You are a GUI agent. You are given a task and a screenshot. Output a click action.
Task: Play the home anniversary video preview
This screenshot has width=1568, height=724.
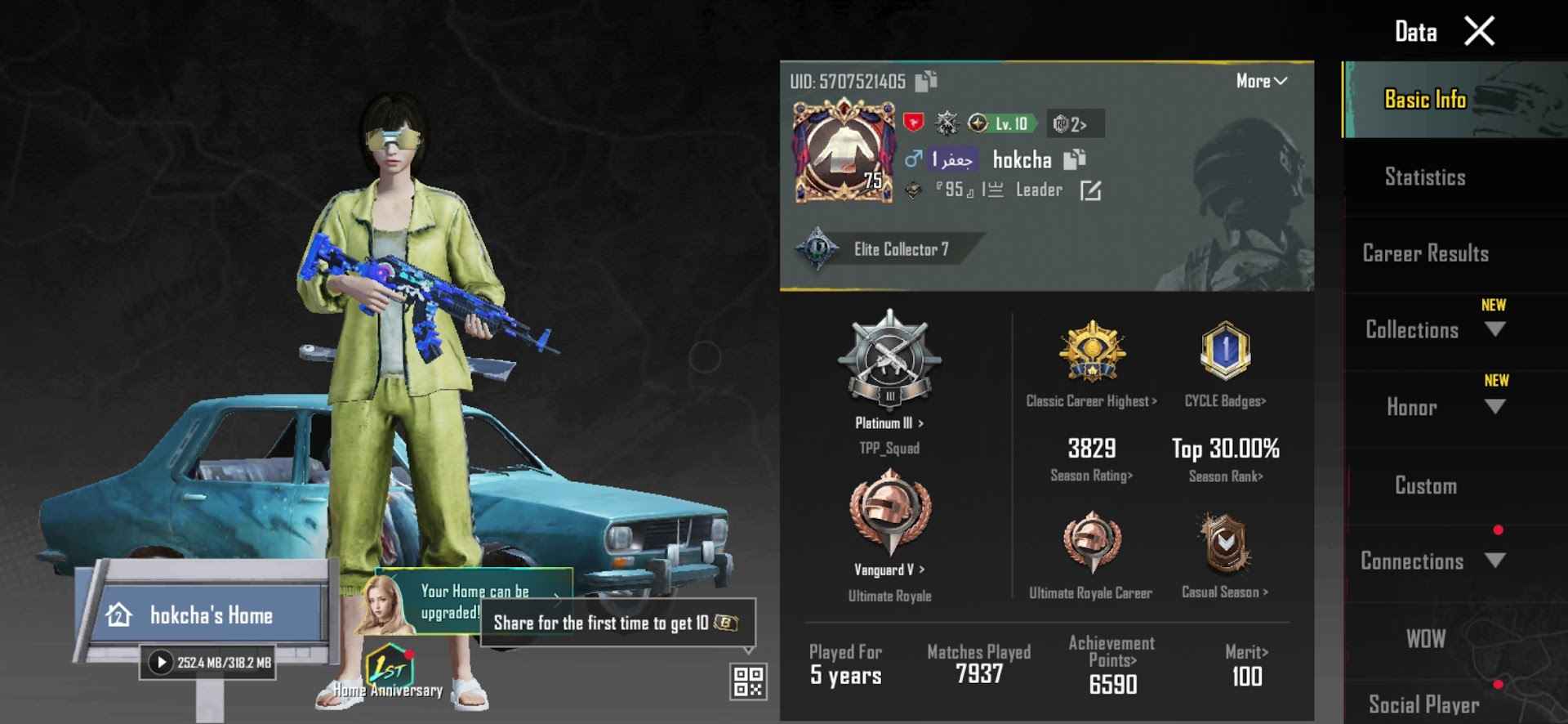pos(160,661)
